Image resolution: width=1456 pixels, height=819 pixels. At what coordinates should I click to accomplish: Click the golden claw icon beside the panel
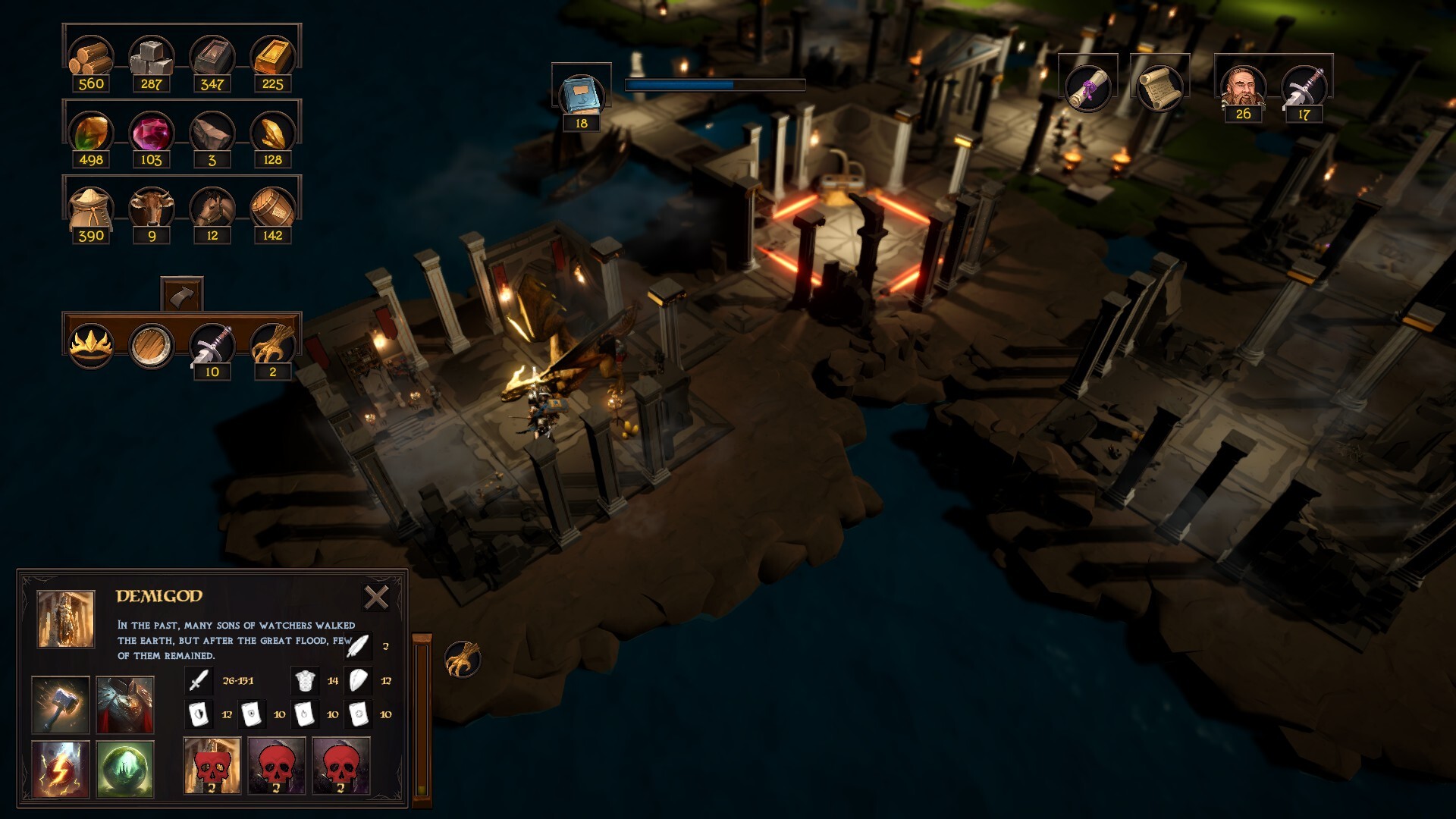click(x=463, y=658)
